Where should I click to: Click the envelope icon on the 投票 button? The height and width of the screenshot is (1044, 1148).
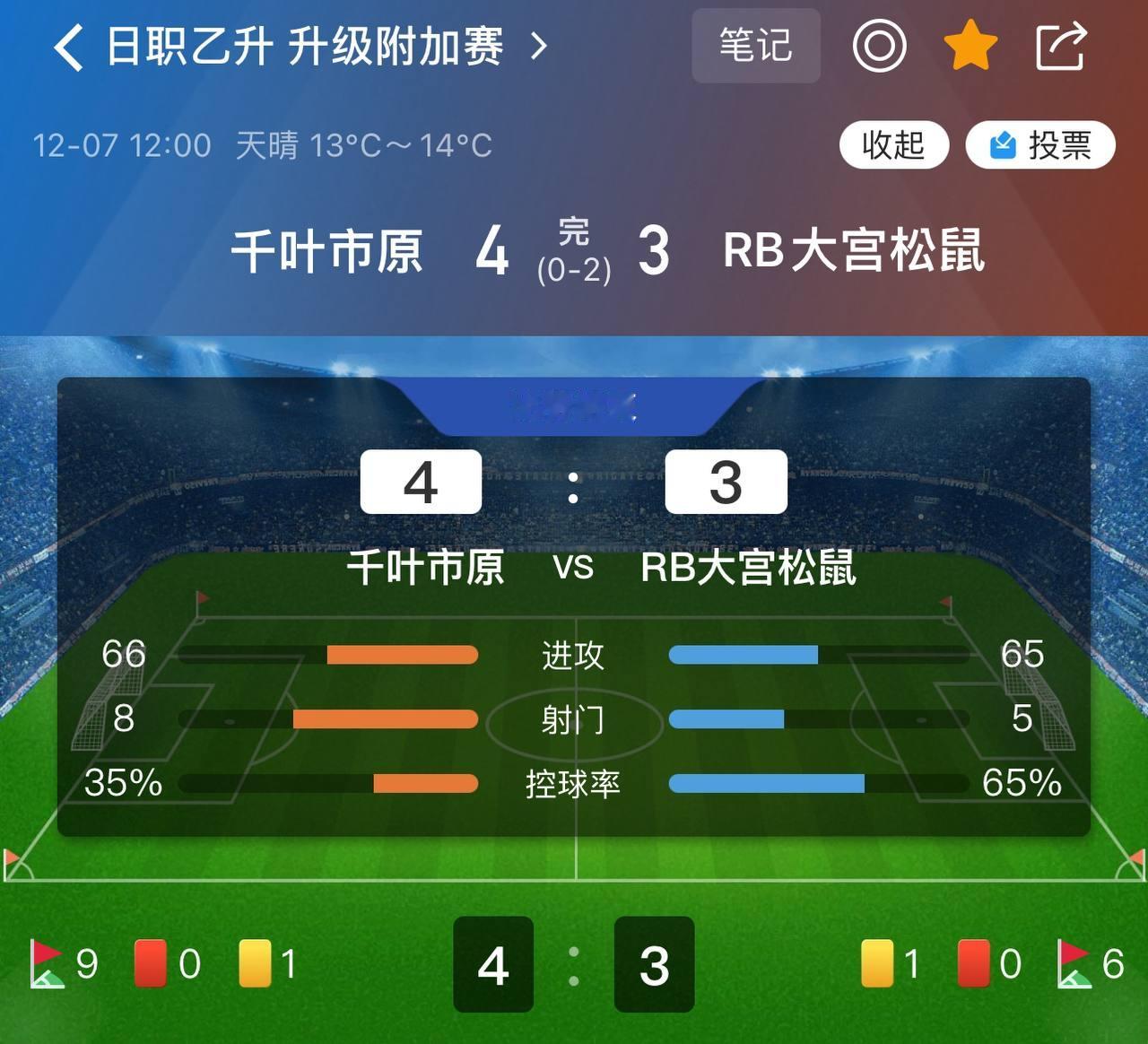[1004, 144]
